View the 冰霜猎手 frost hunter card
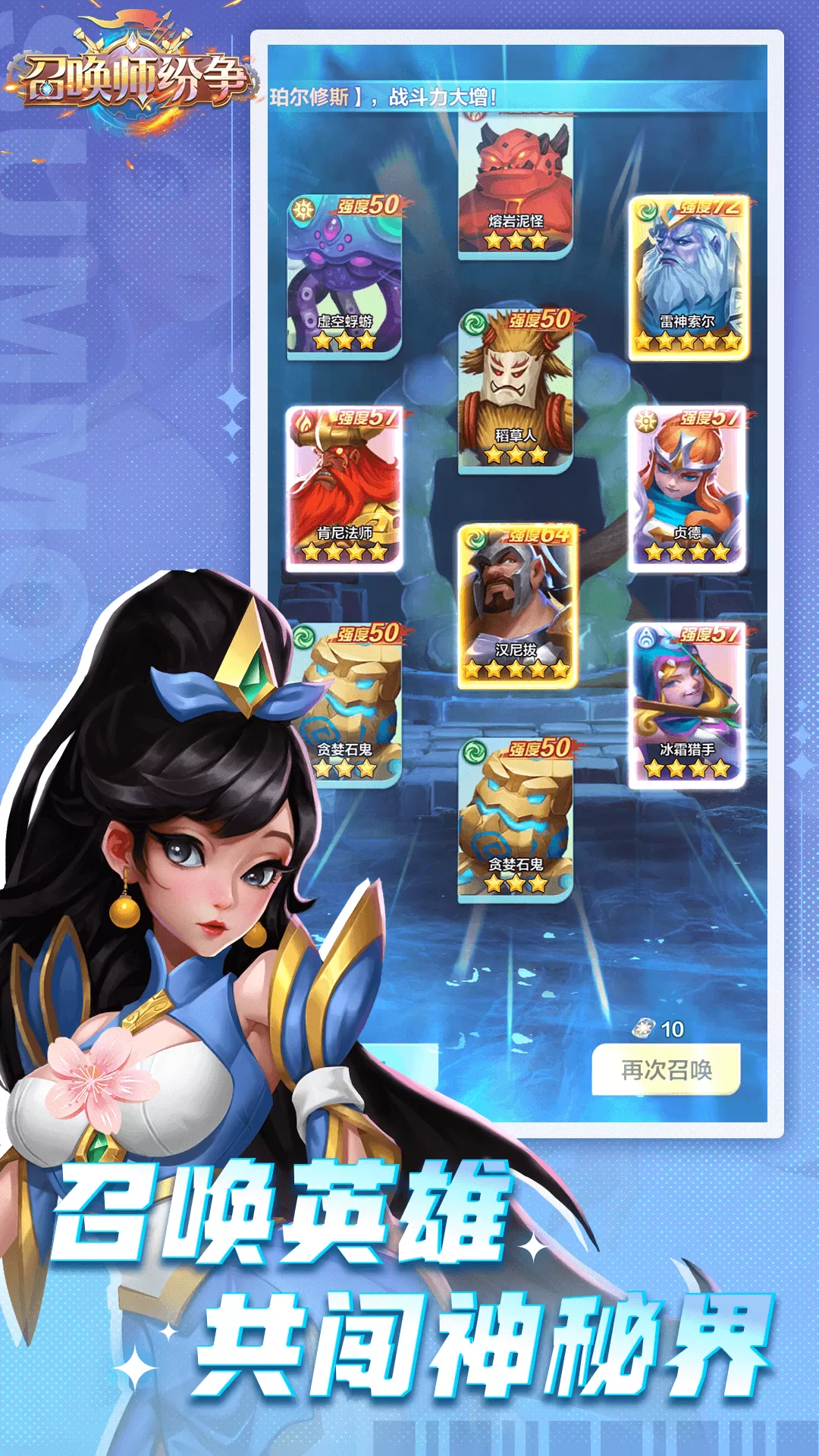 coord(688,705)
